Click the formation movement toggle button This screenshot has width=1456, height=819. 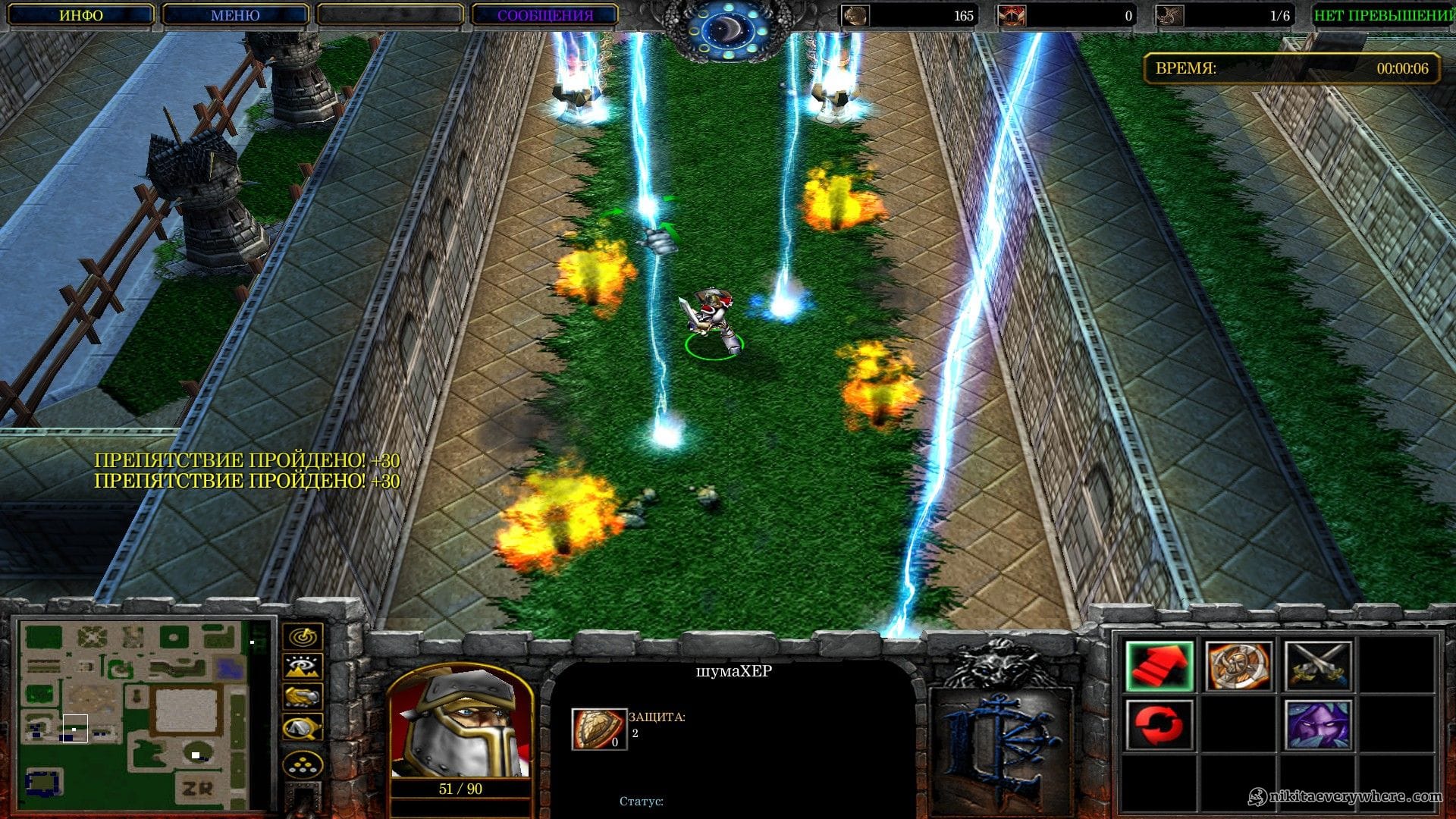pyautogui.click(x=303, y=764)
